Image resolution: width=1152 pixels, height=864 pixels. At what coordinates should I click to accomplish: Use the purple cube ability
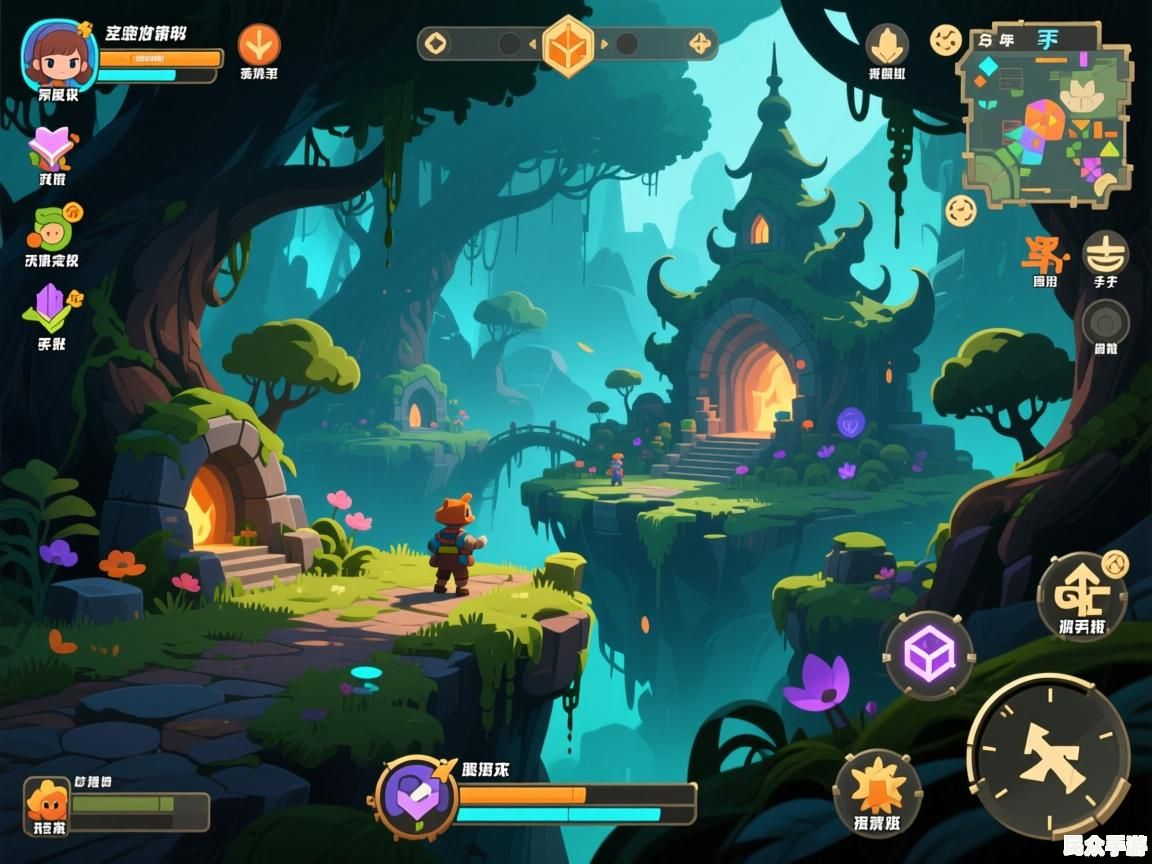pyautogui.click(x=929, y=655)
